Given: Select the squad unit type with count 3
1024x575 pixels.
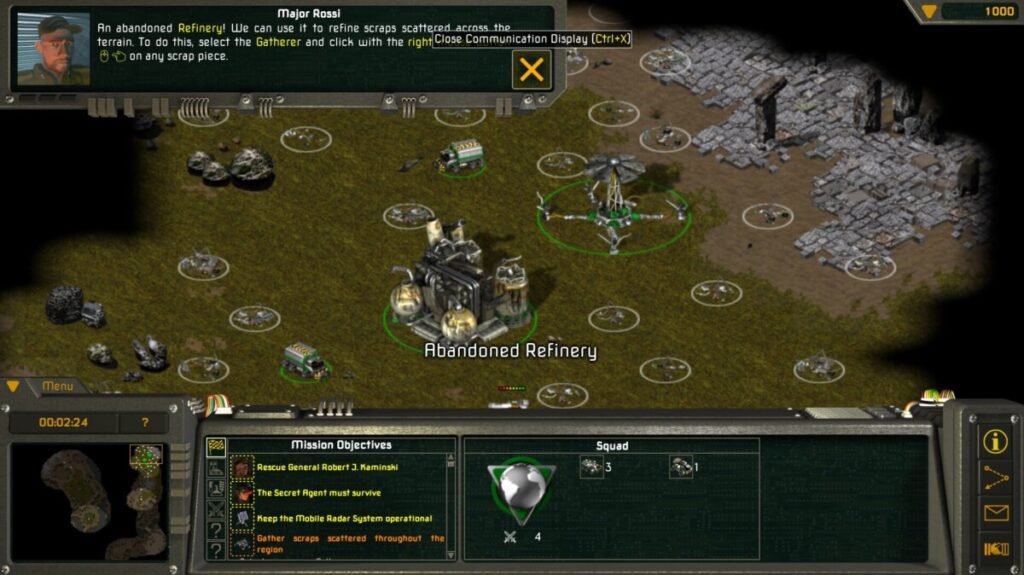Looking at the screenshot, I should (592, 467).
